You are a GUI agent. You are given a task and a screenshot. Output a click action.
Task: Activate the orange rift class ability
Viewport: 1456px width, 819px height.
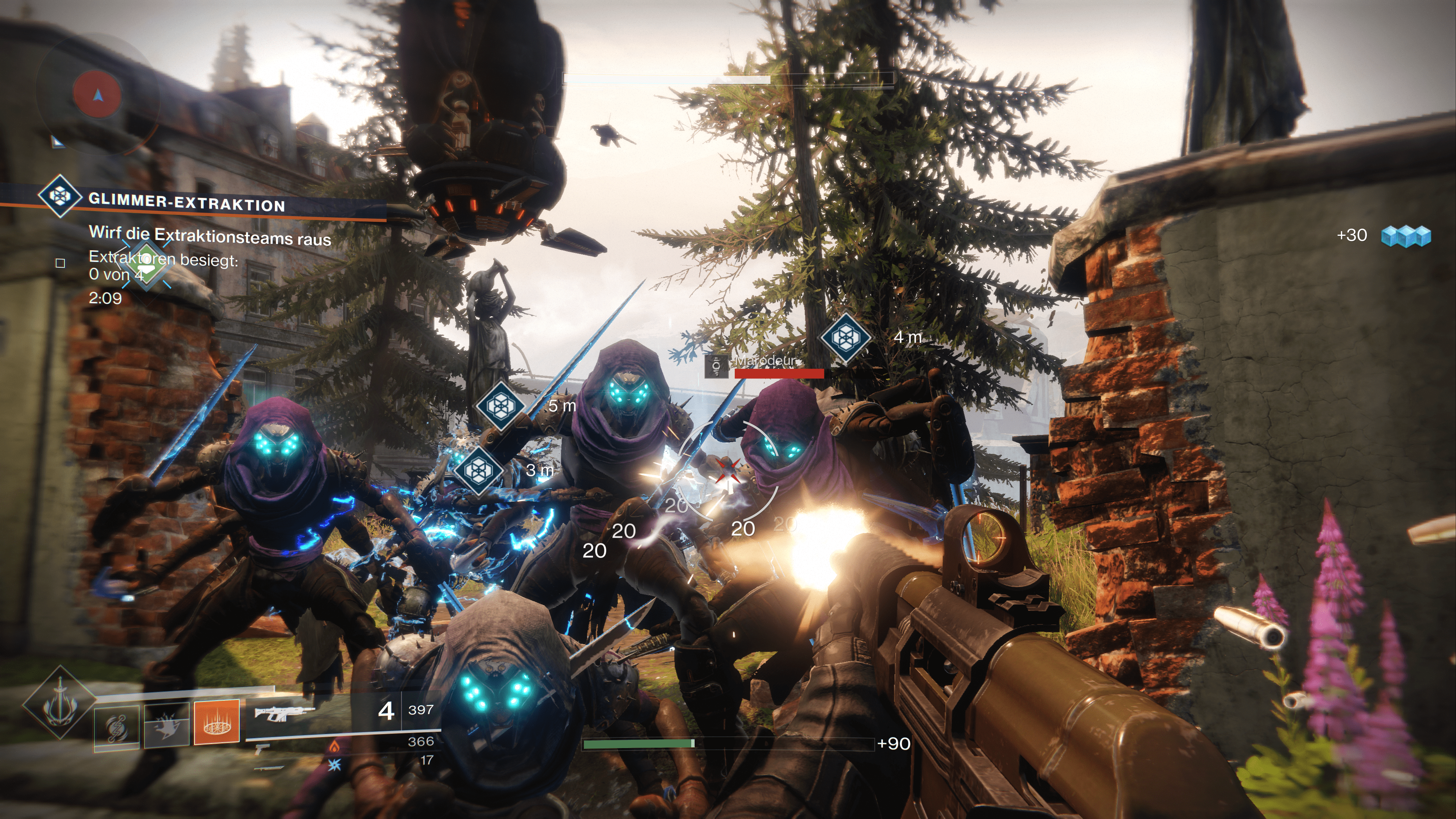[217, 722]
